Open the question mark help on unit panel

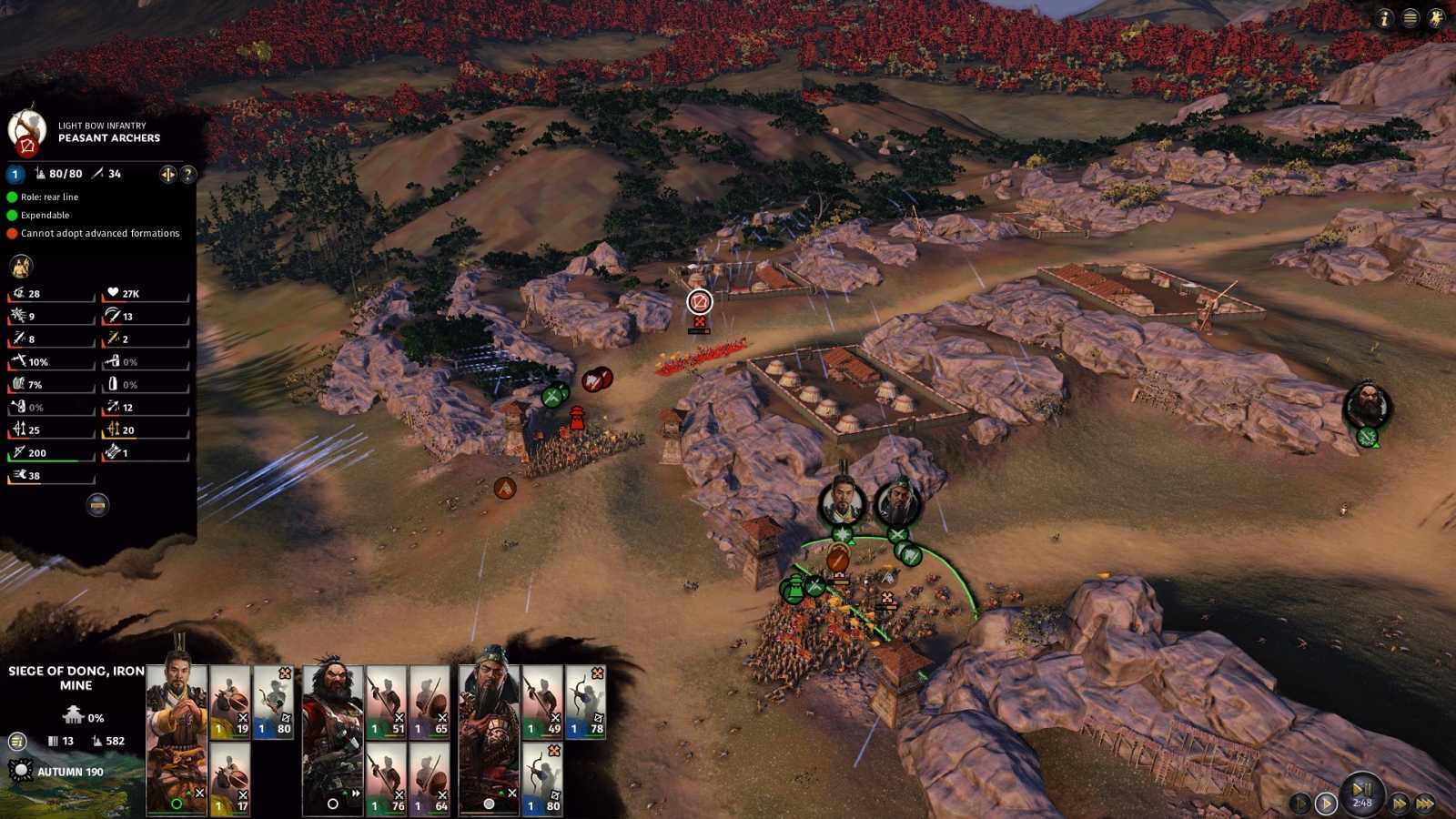188,174
